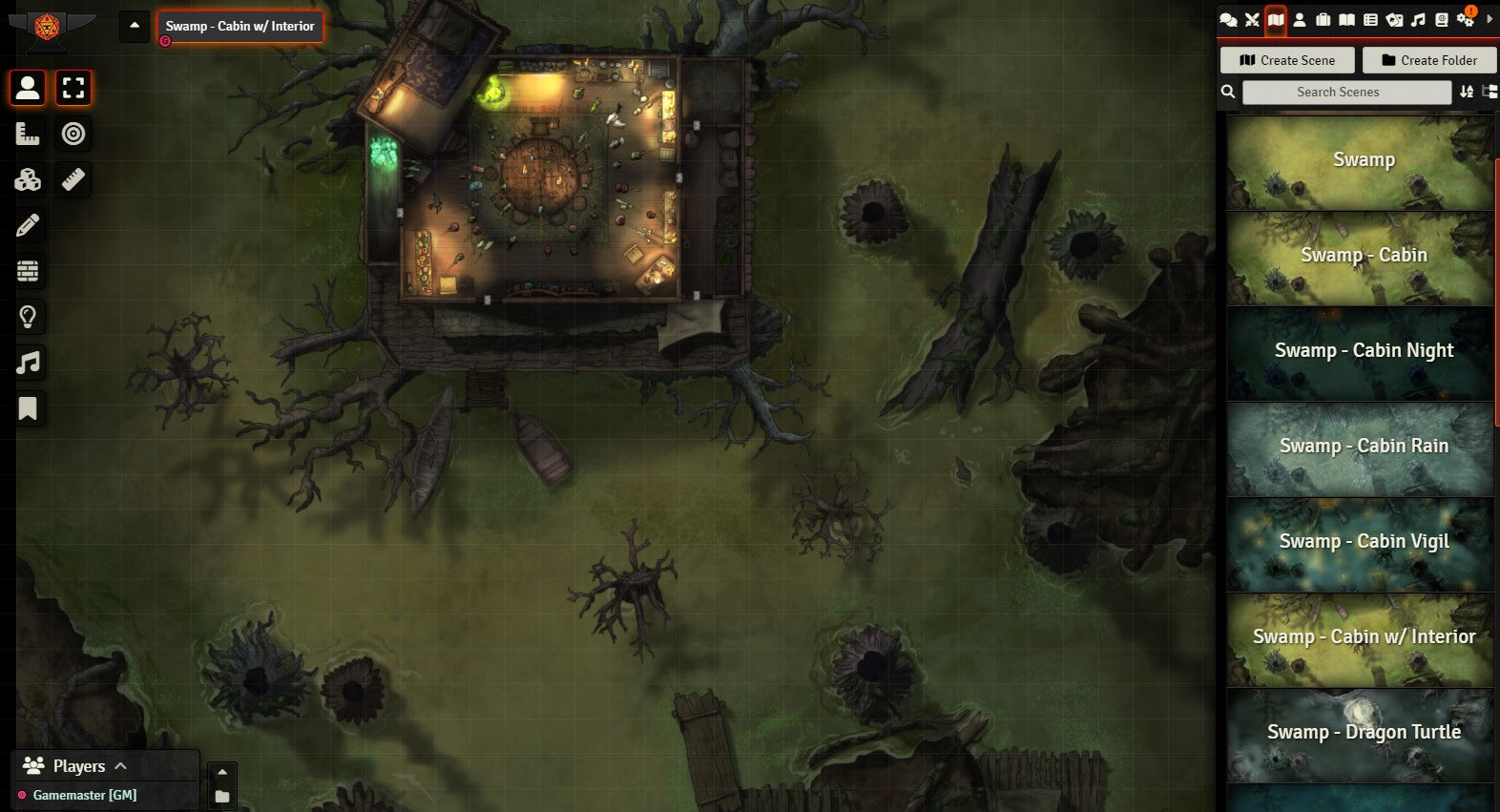
Task: Open the Swamp - Cabin Night scene
Action: click(1361, 351)
